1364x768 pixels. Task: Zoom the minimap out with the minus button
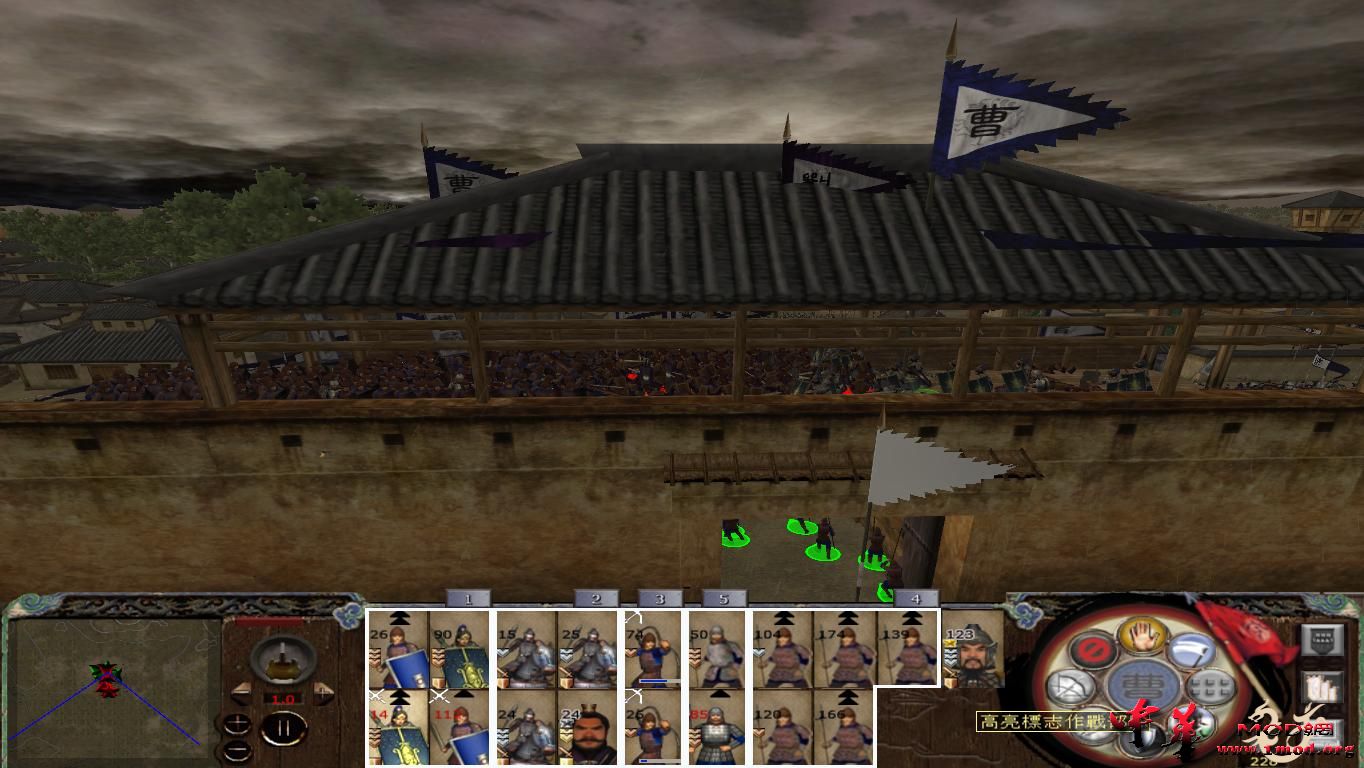click(239, 751)
